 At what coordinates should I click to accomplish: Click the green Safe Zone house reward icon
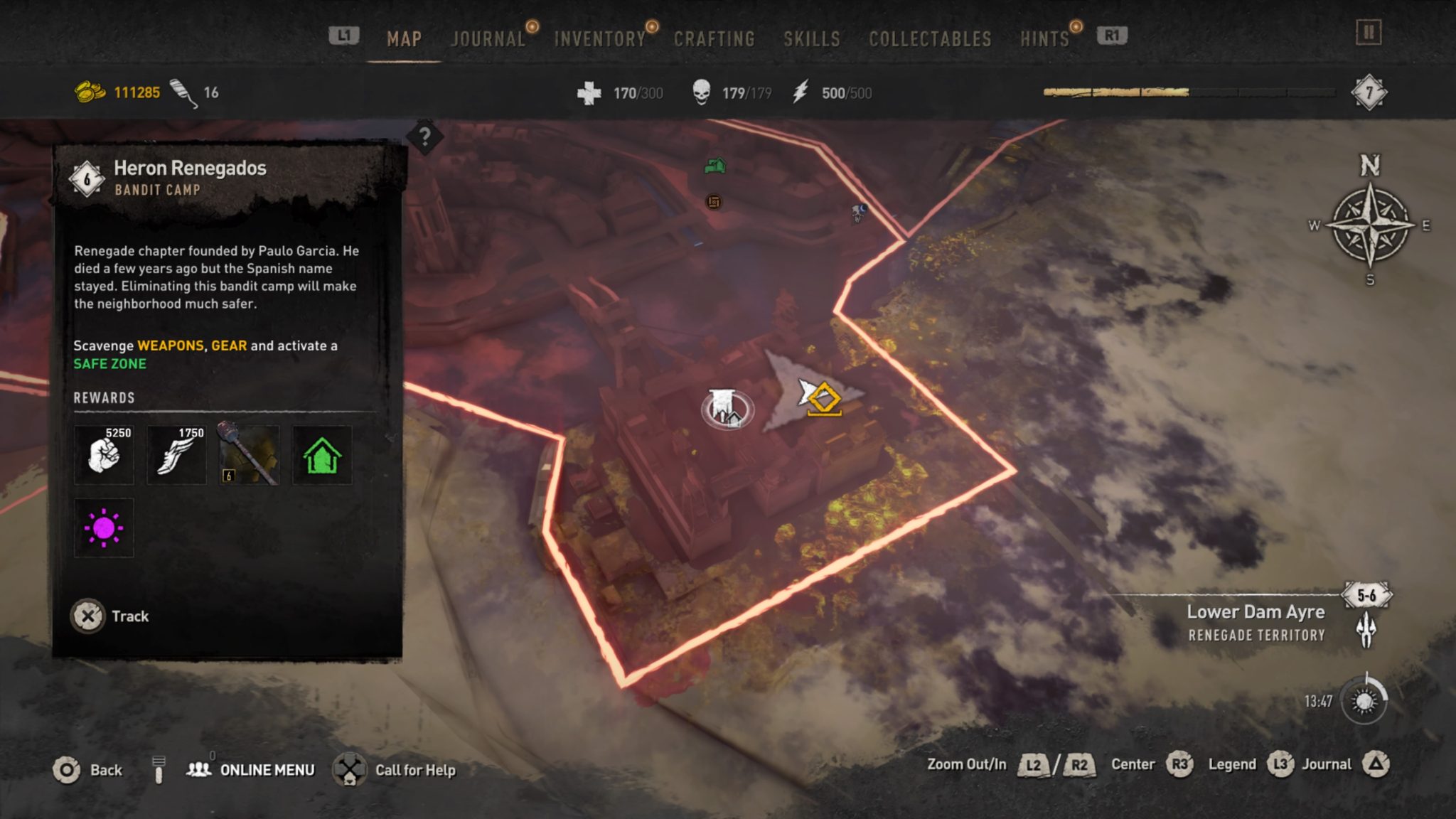(x=323, y=455)
